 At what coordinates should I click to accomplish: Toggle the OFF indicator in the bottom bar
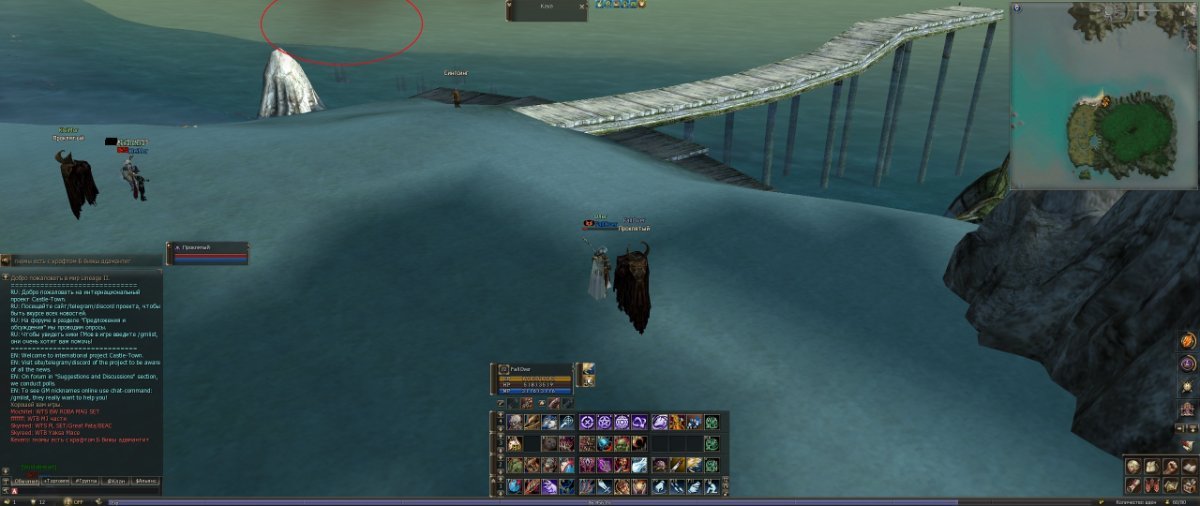point(78,501)
